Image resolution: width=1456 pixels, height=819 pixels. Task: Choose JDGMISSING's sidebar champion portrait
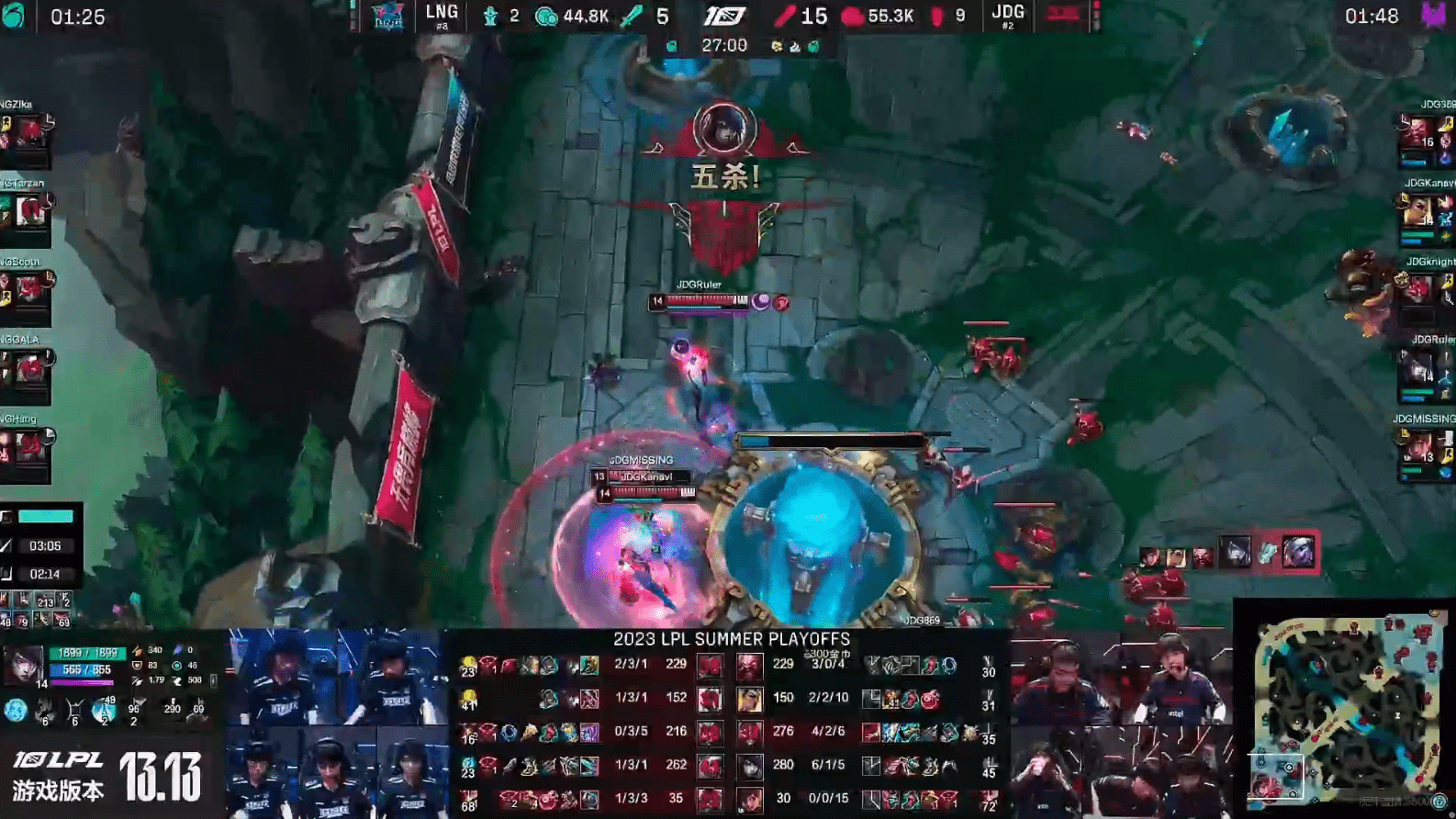[x=1418, y=448]
